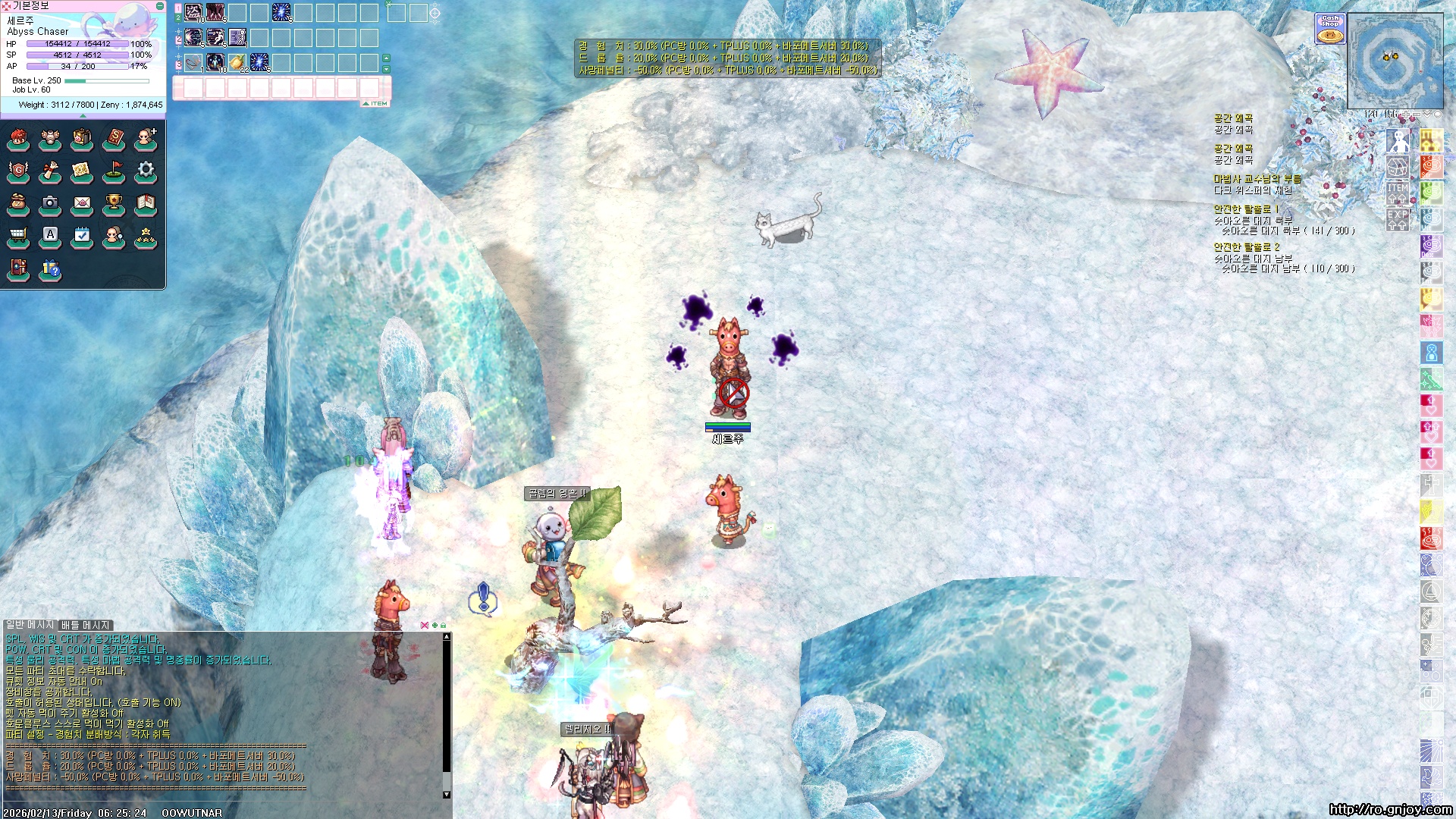Viewport: 1456px width, 819px height.
Task: Open the gold trophy achievement icon
Action: (114, 203)
